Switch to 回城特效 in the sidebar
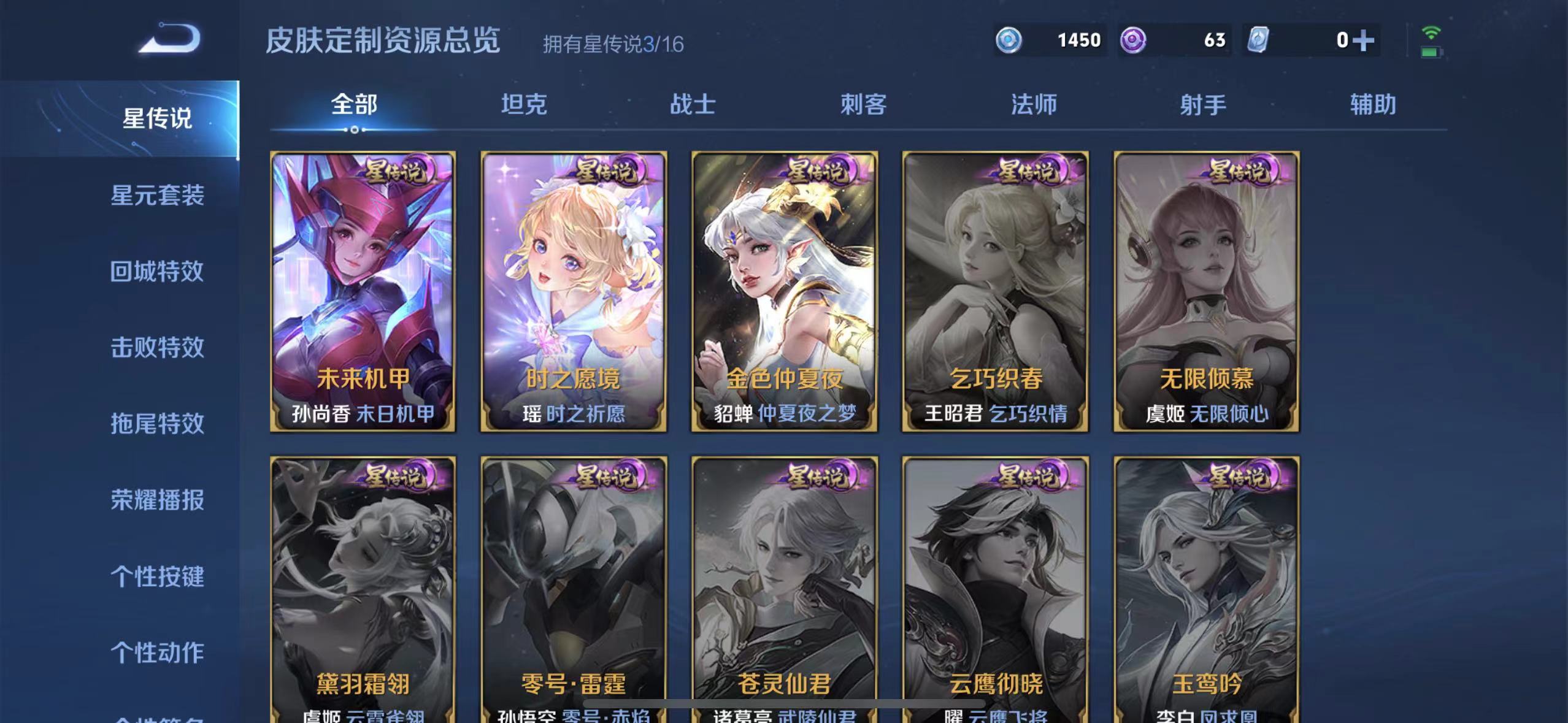Screen dimensions: 1568x723 tap(158, 272)
